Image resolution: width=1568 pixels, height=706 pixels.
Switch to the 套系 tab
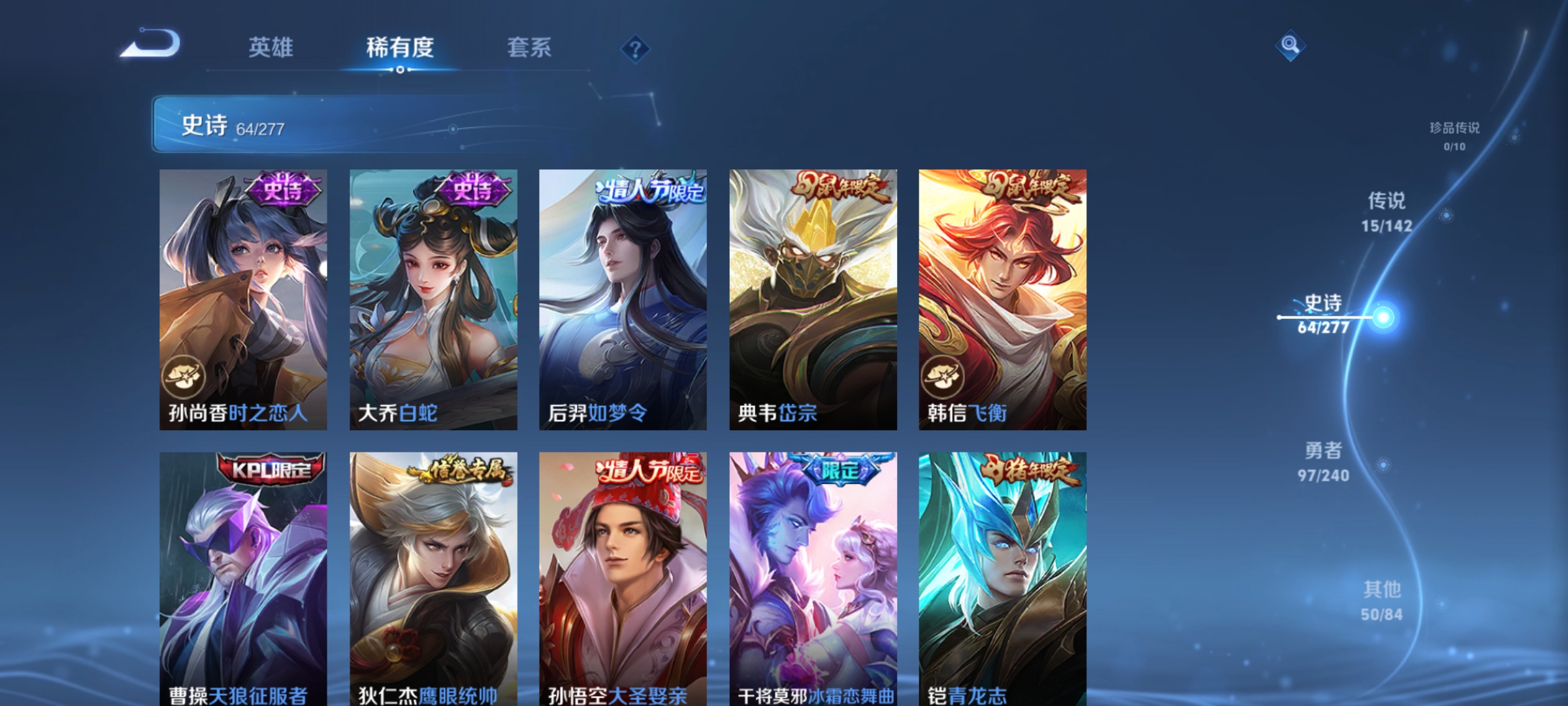(530, 47)
